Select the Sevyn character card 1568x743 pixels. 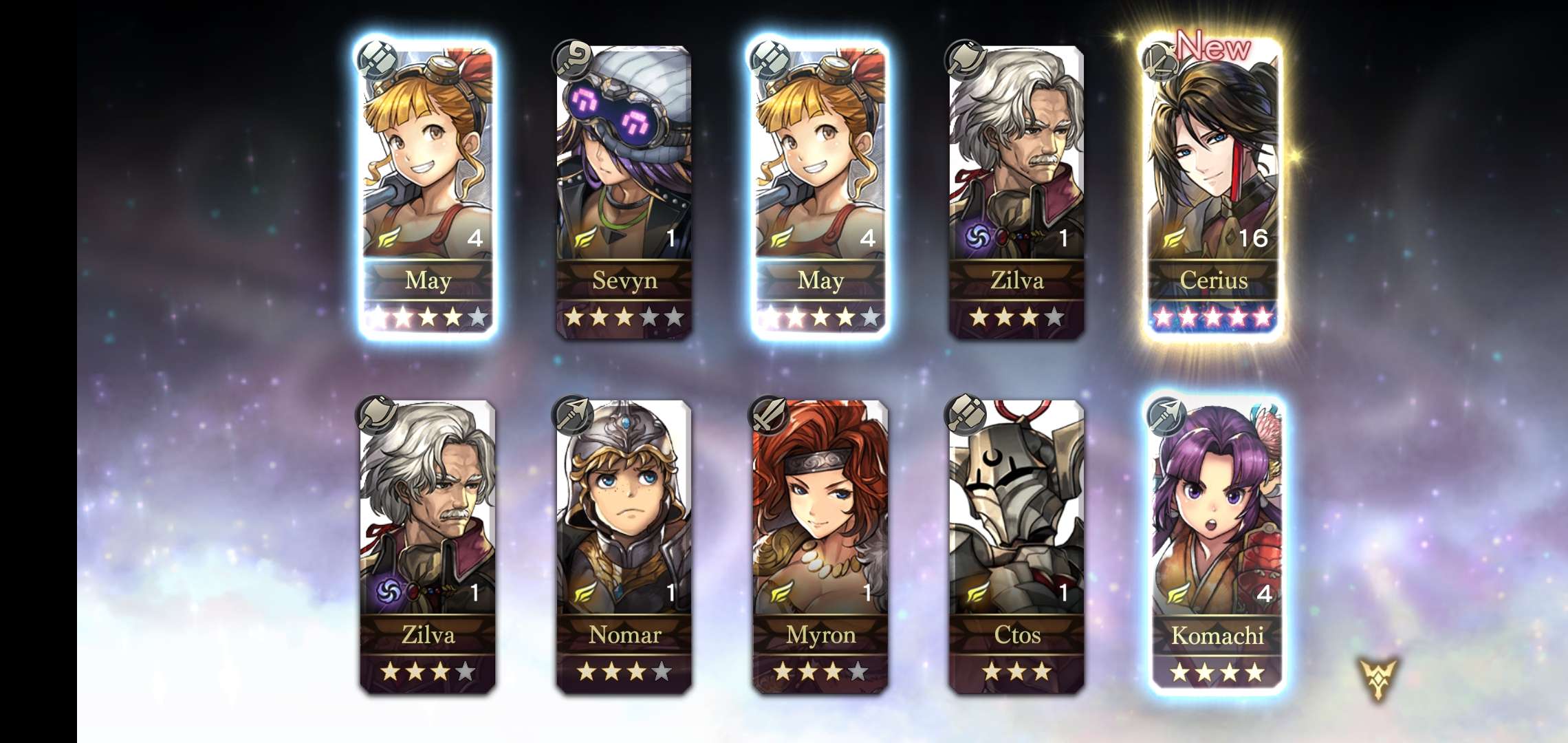pos(624,189)
